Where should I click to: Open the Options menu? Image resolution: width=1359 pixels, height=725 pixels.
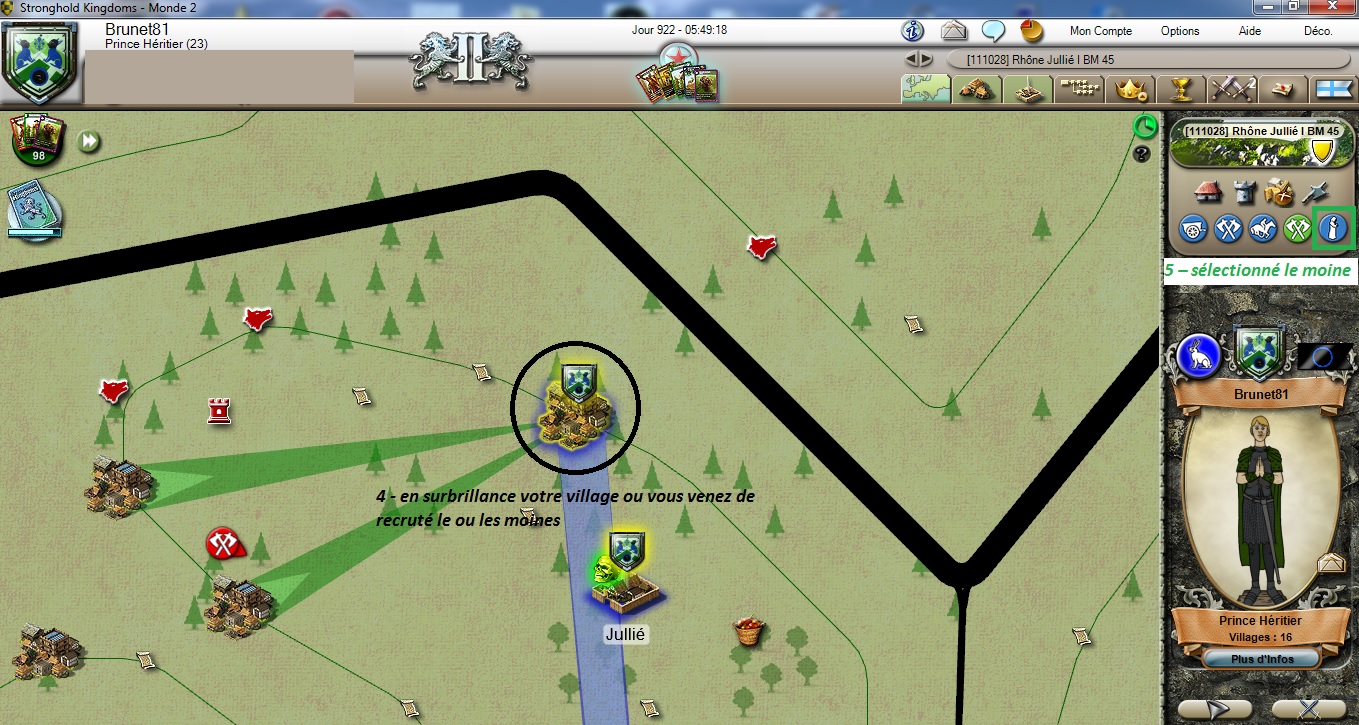pos(1180,31)
